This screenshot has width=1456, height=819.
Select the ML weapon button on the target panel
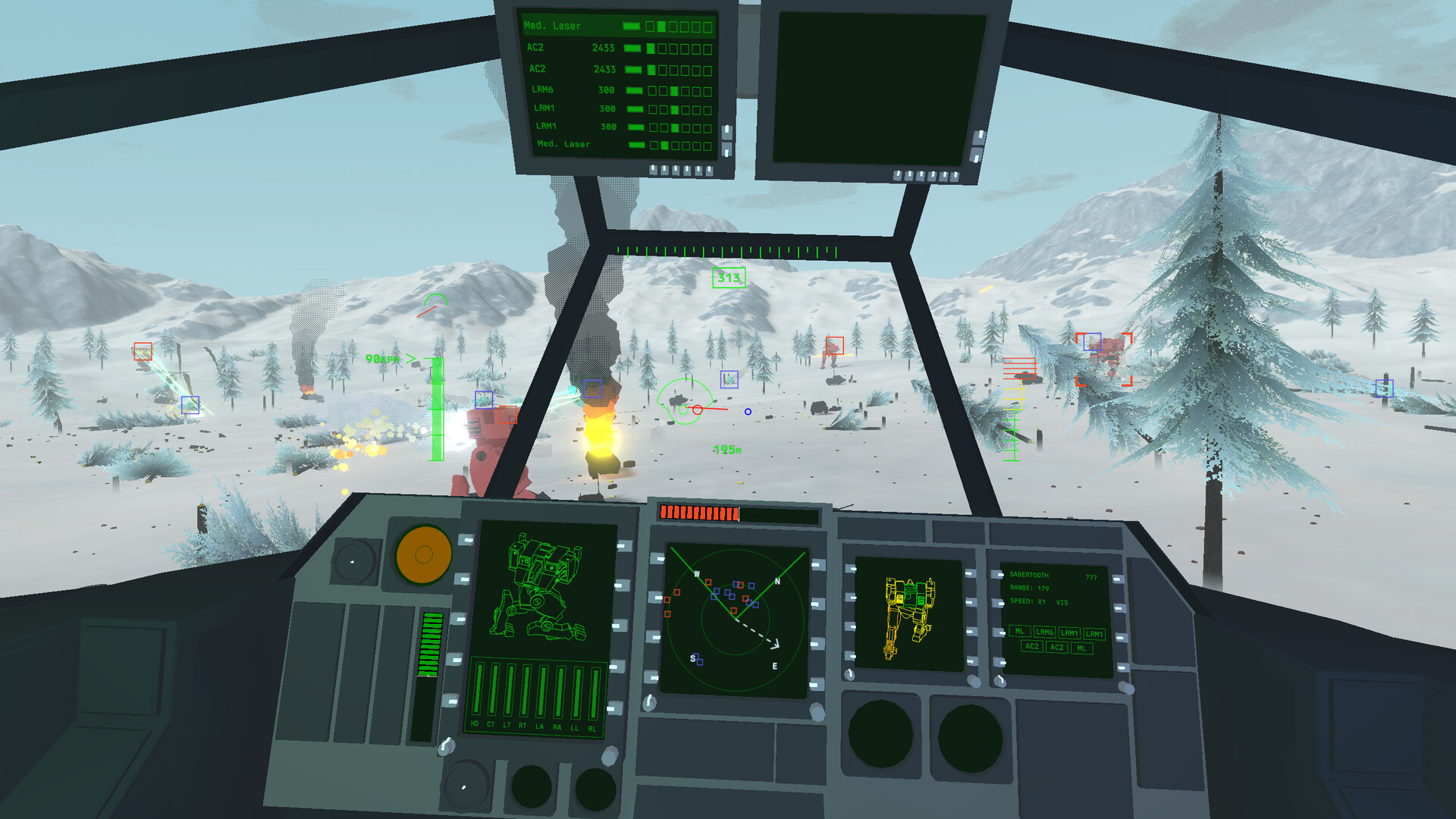(1020, 632)
